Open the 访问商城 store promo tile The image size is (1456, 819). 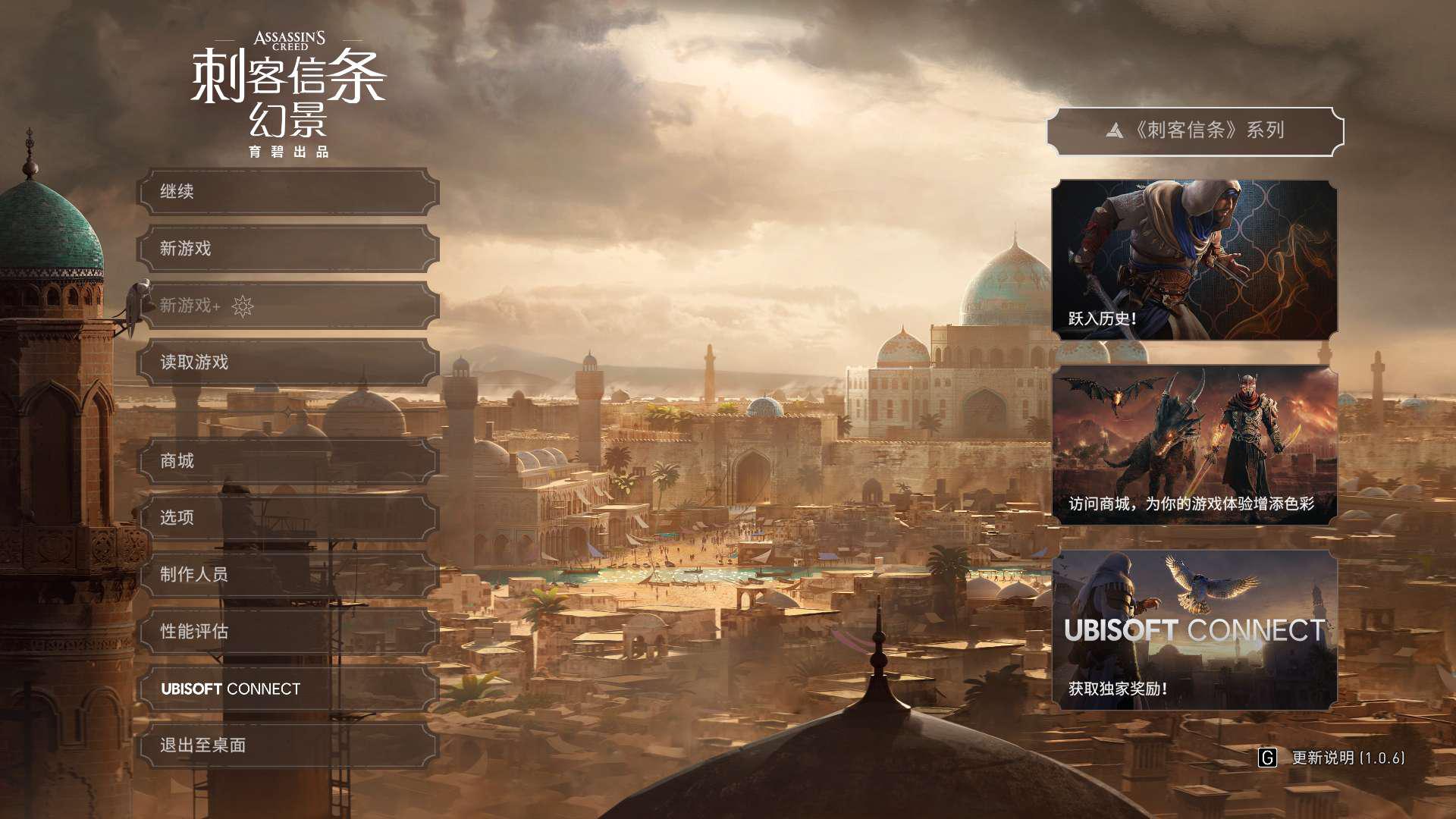1194,445
